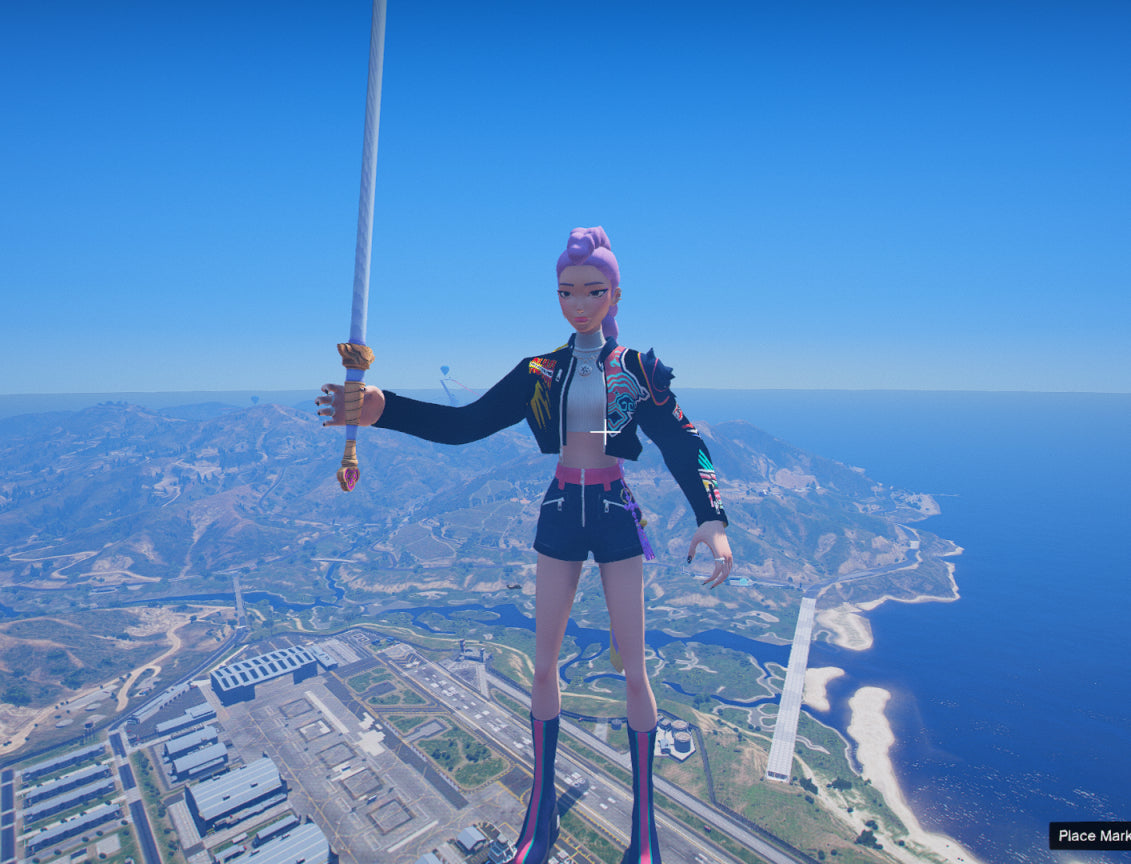The height and width of the screenshot is (864, 1131).
Task: Click the Place Marker prompt label
Action: click(1091, 836)
